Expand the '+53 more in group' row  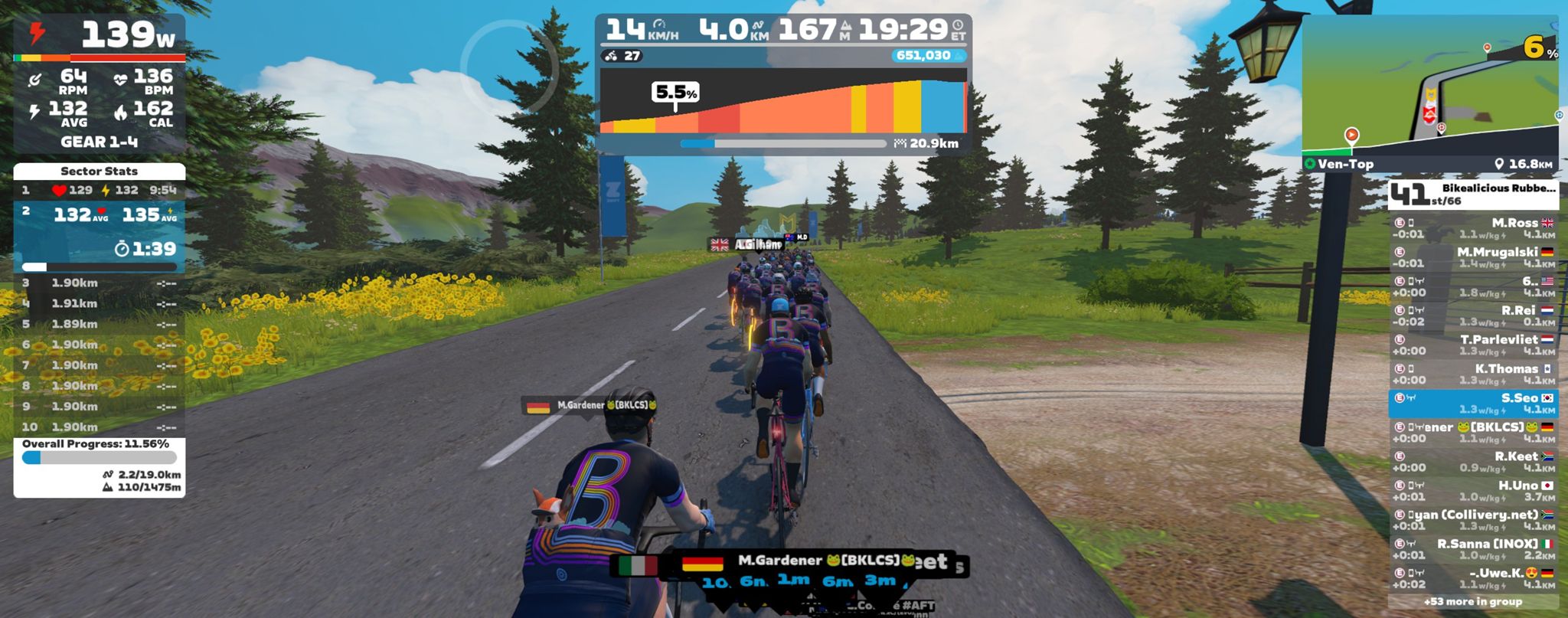tap(1472, 602)
